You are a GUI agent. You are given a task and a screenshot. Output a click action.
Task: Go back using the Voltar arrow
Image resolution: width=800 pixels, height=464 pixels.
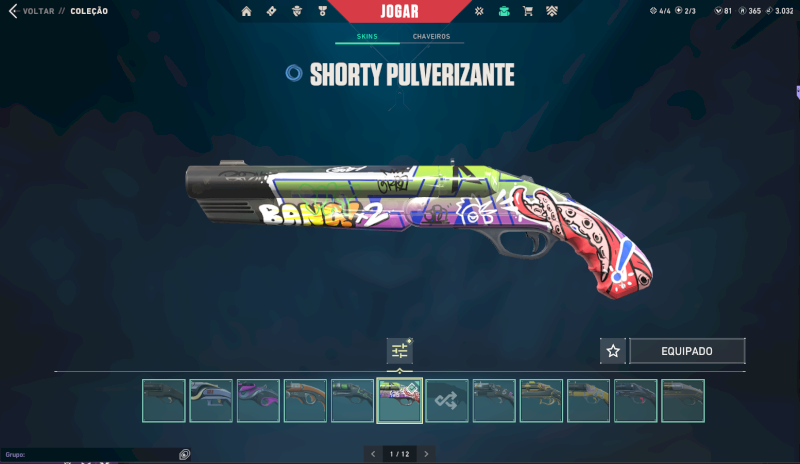[13, 11]
